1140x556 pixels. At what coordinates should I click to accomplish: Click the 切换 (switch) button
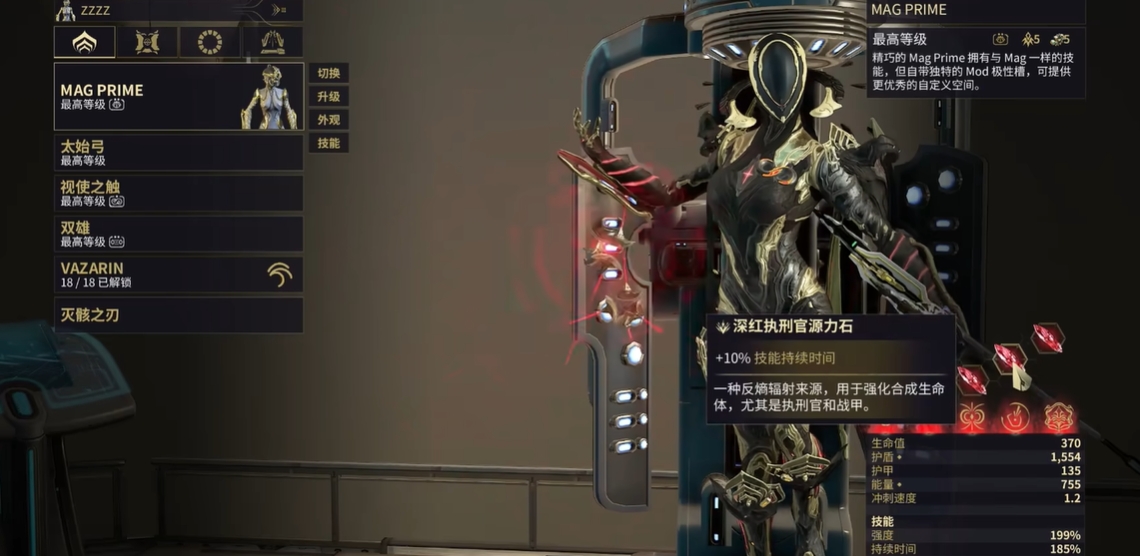click(x=328, y=73)
